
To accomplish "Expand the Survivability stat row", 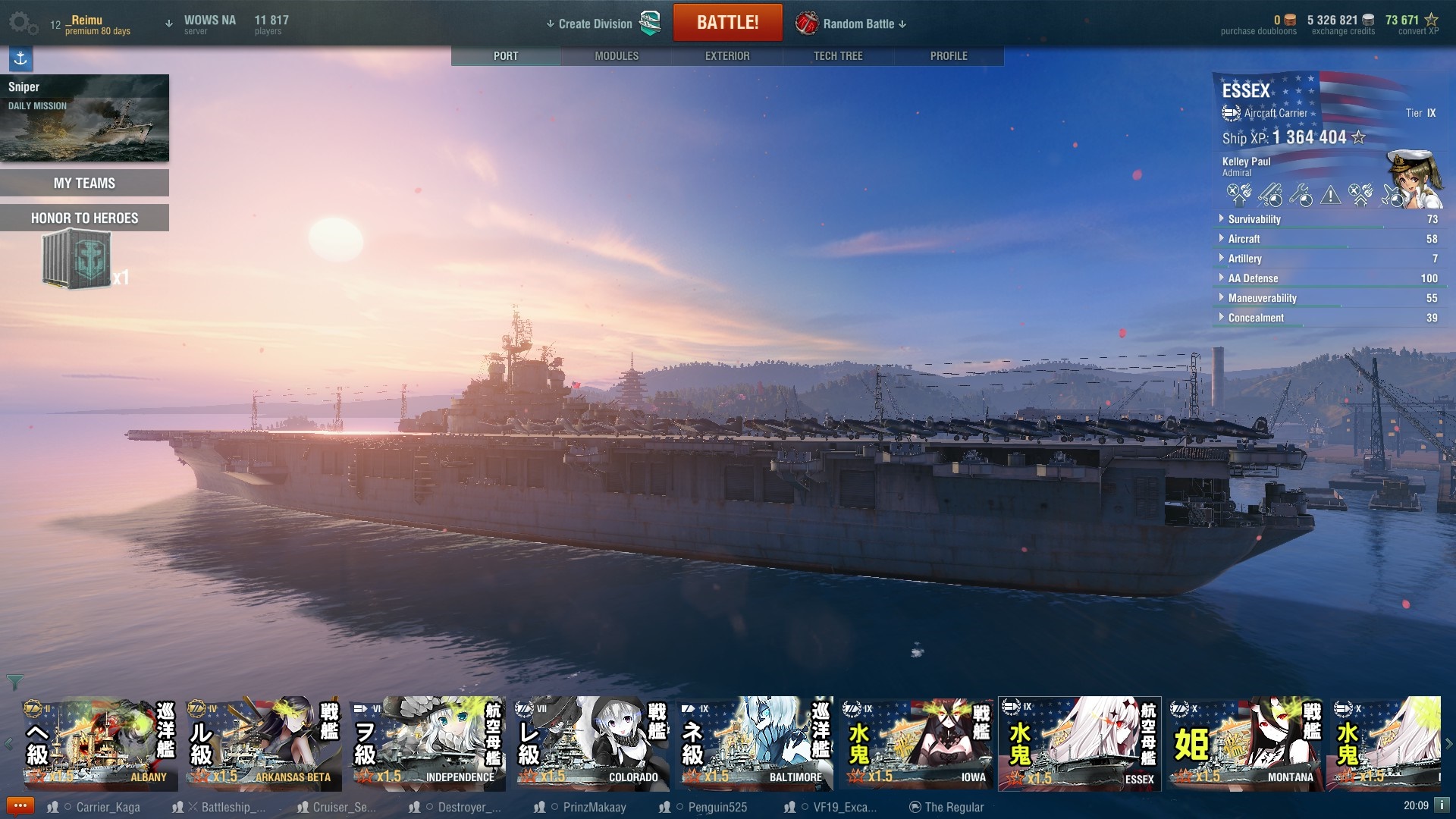I will coord(1254,219).
